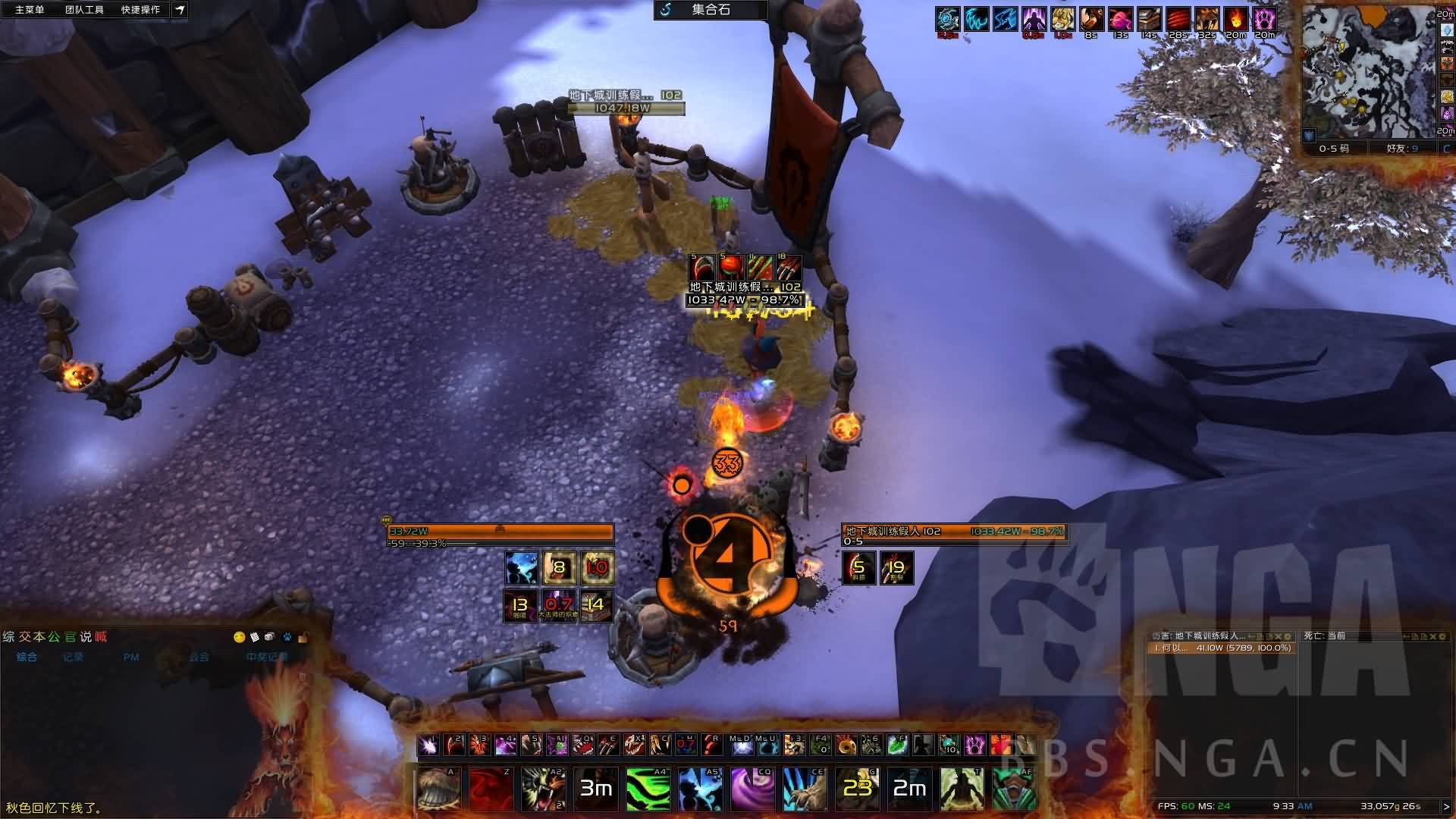The image size is (1456, 819).
Task: Use the green hooded figure ability keyed AF
Action: (1013, 788)
